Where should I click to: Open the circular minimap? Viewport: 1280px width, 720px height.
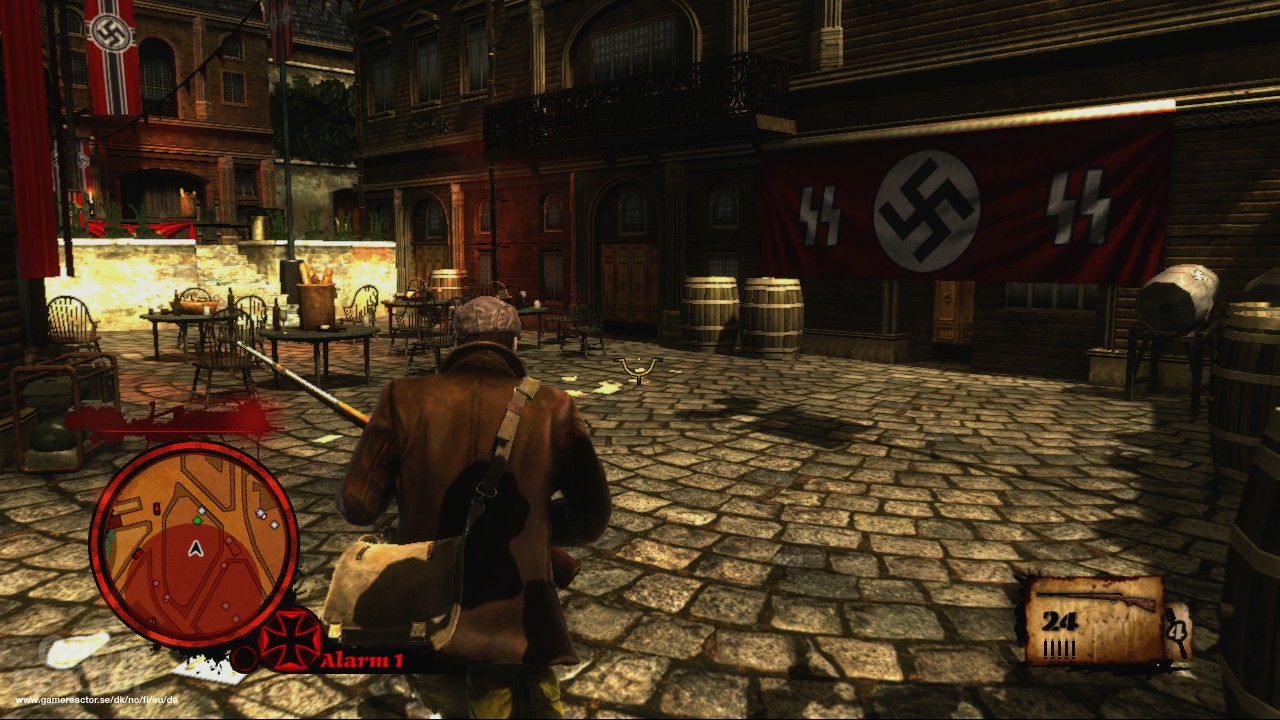click(193, 543)
